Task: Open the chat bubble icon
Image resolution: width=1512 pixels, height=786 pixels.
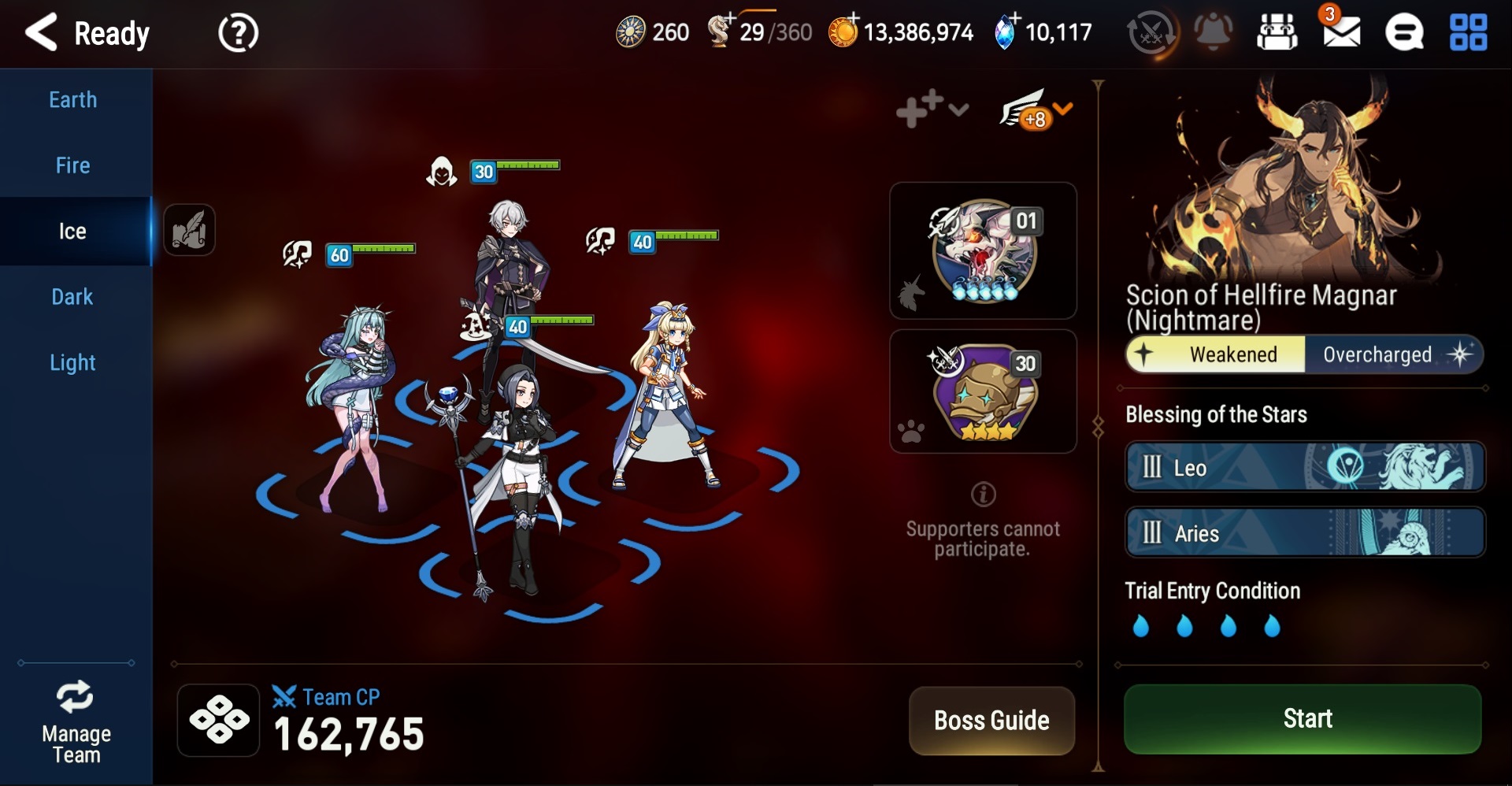Action: click(x=1404, y=33)
